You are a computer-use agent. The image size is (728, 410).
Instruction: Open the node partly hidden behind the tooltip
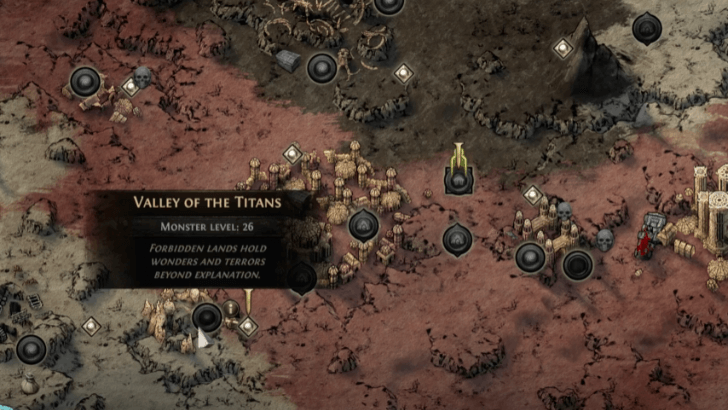click(302, 279)
